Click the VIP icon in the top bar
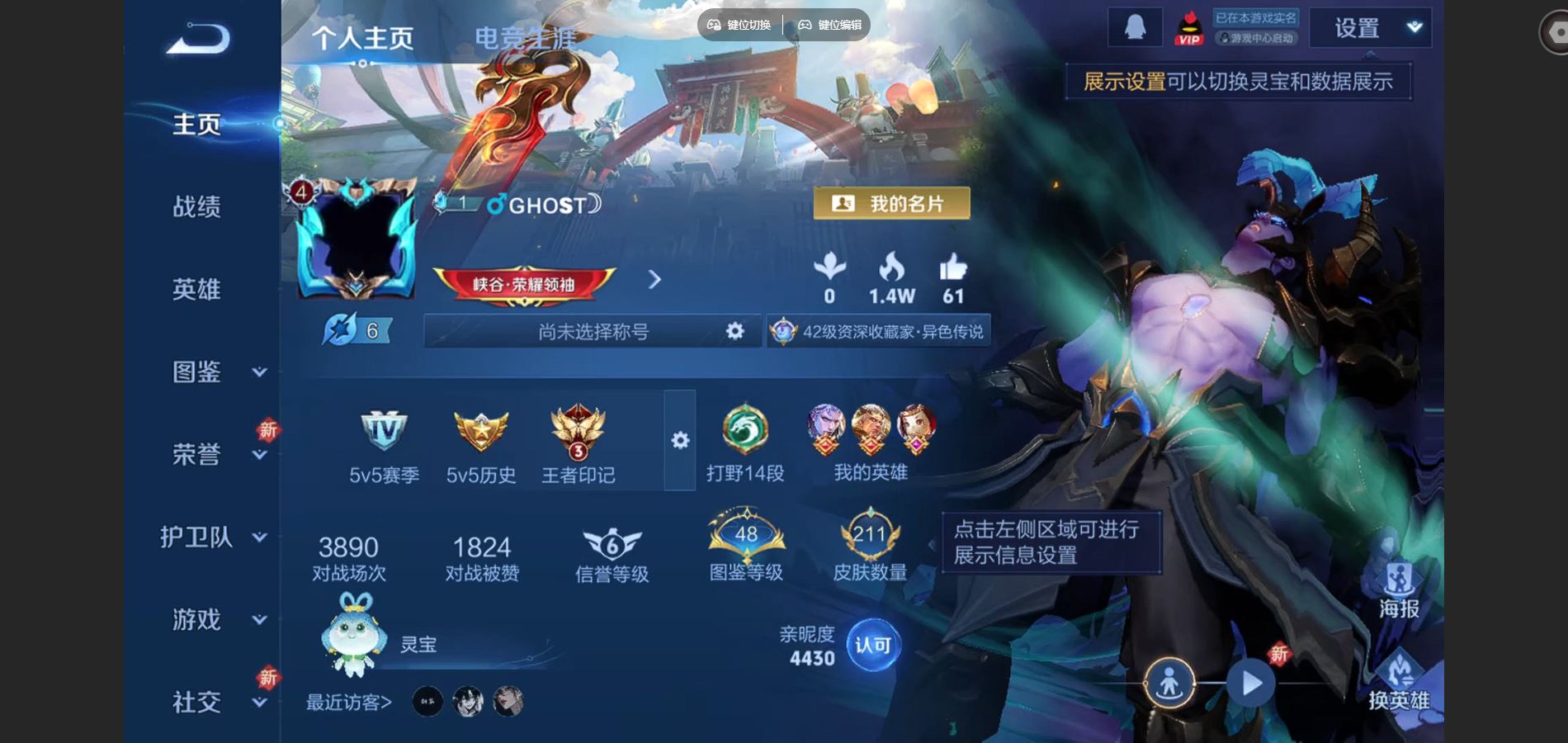Viewport: 1568px width, 743px height. (1189, 26)
